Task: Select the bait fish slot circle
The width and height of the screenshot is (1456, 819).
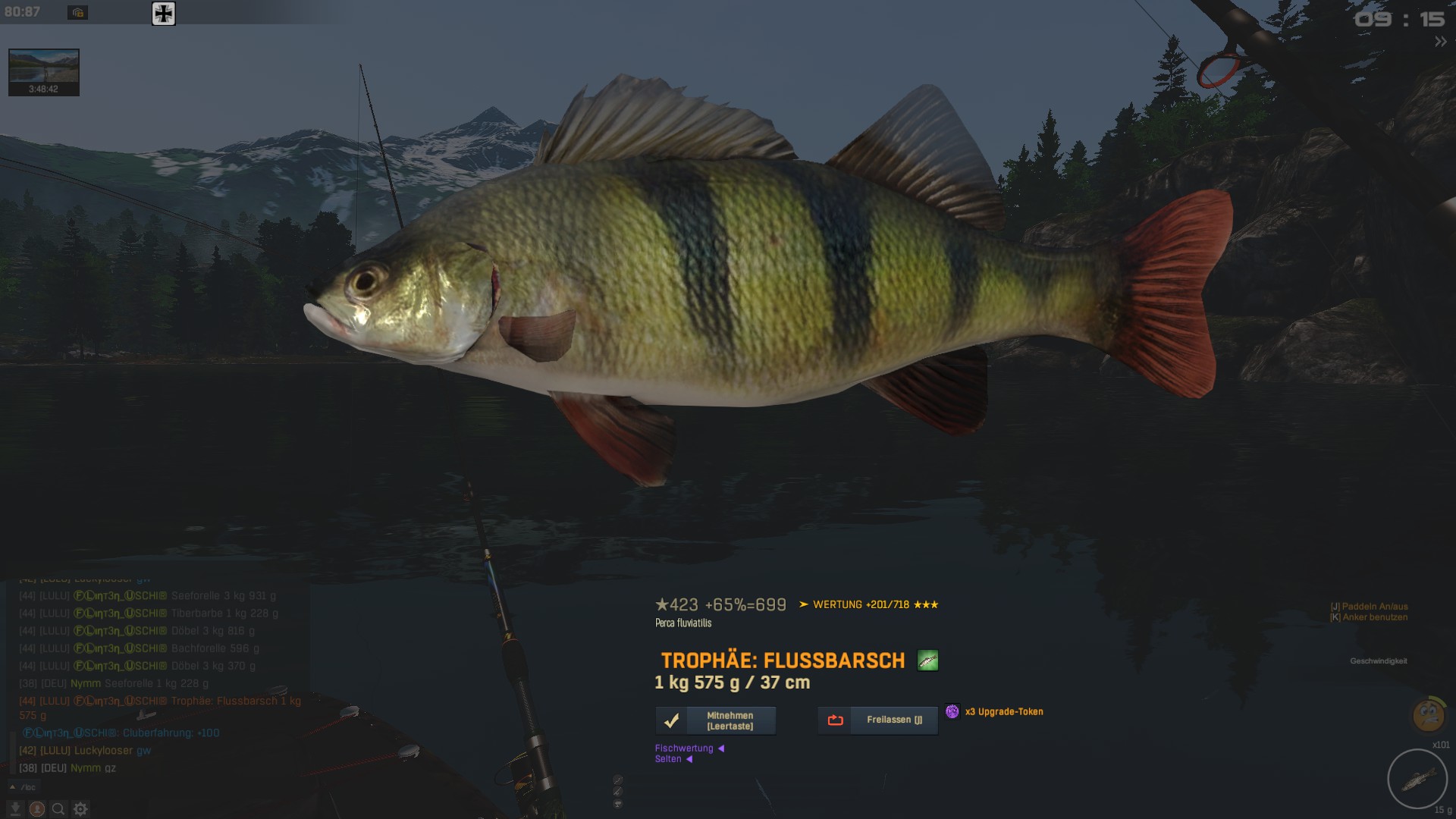Action: coord(1417,779)
